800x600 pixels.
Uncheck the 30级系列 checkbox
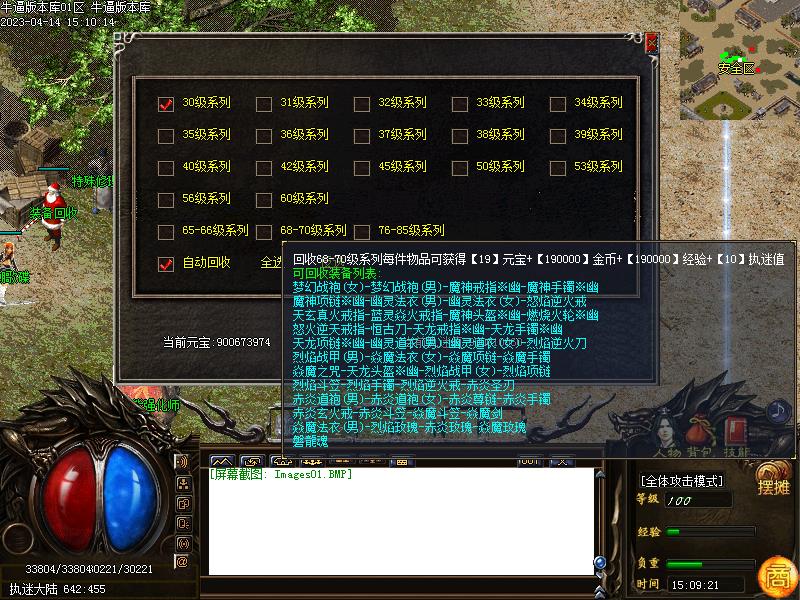(166, 103)
